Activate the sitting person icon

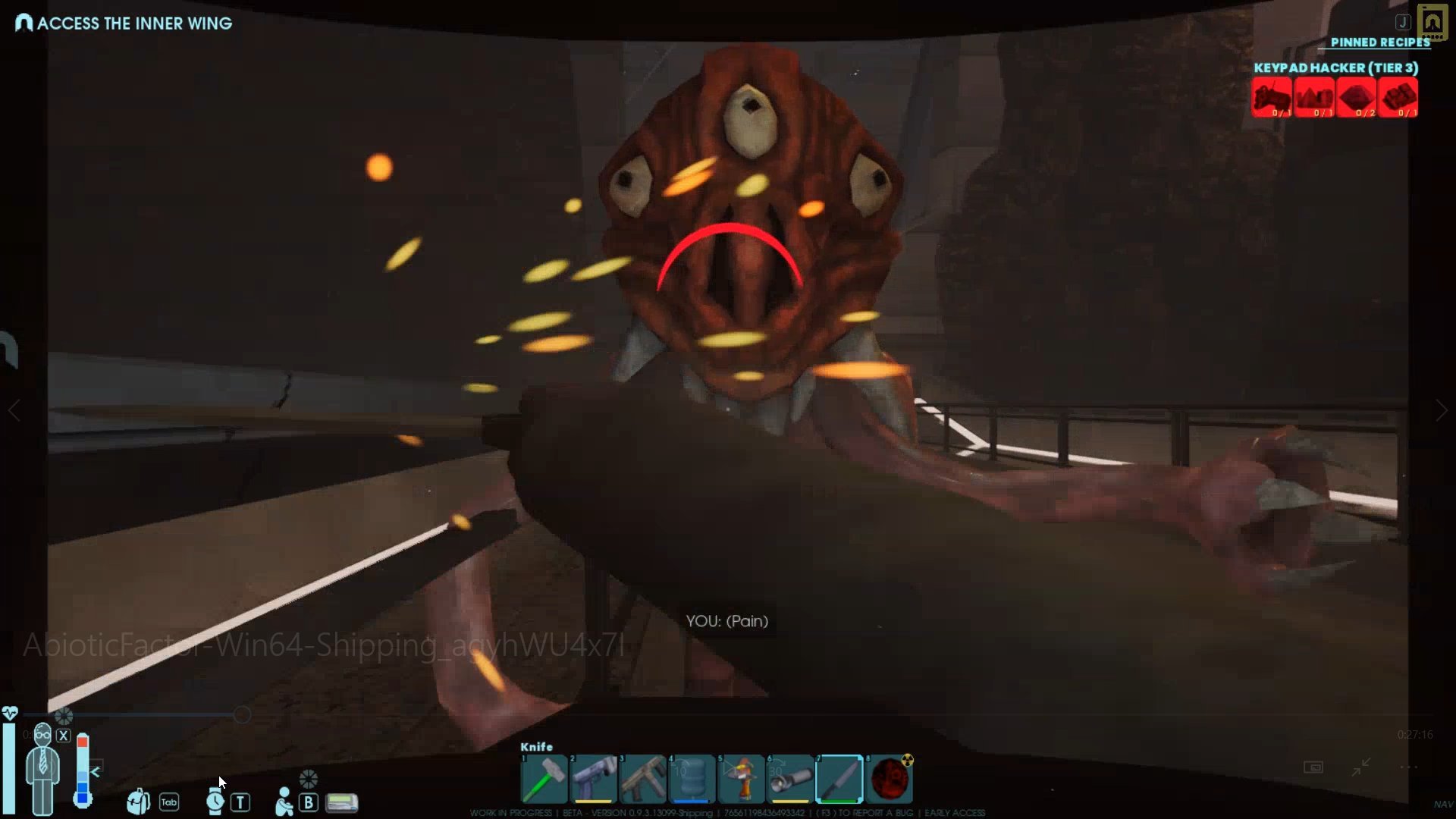pyautogui.click(x=284, y=801)
